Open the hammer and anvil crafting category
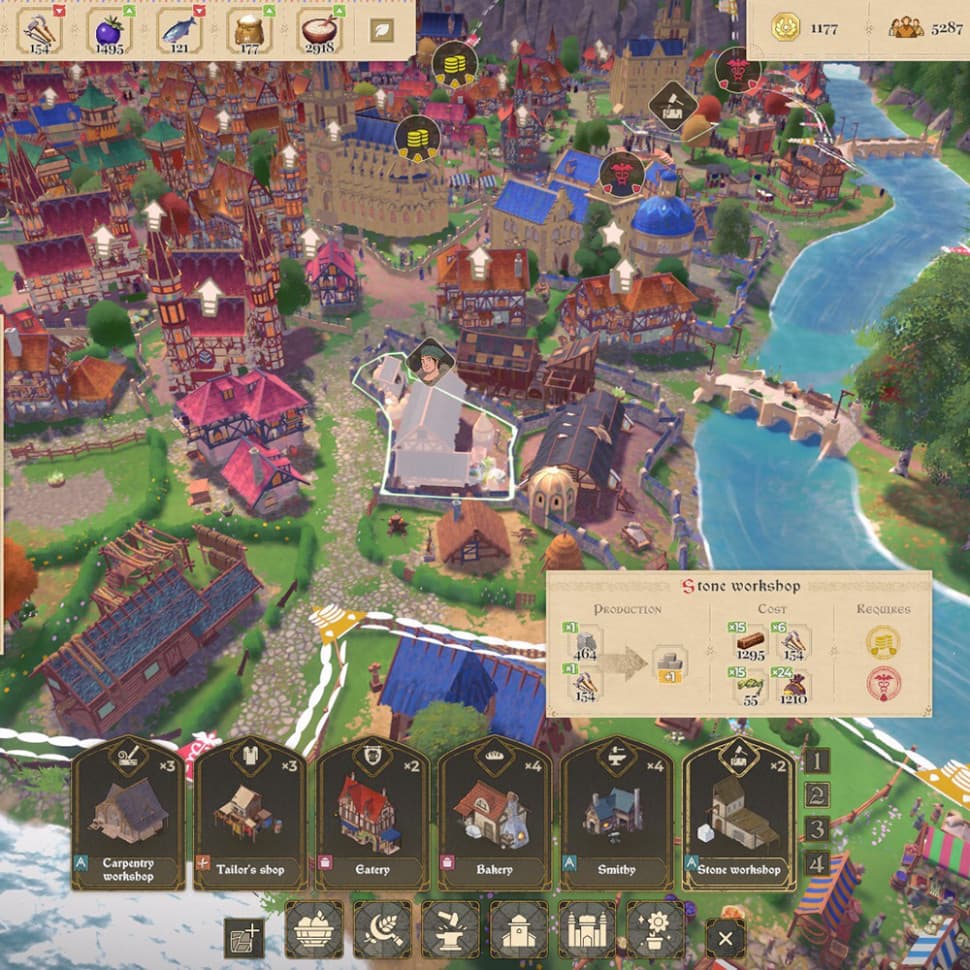This screenshot has height=970, width=970. coord(450,930)
